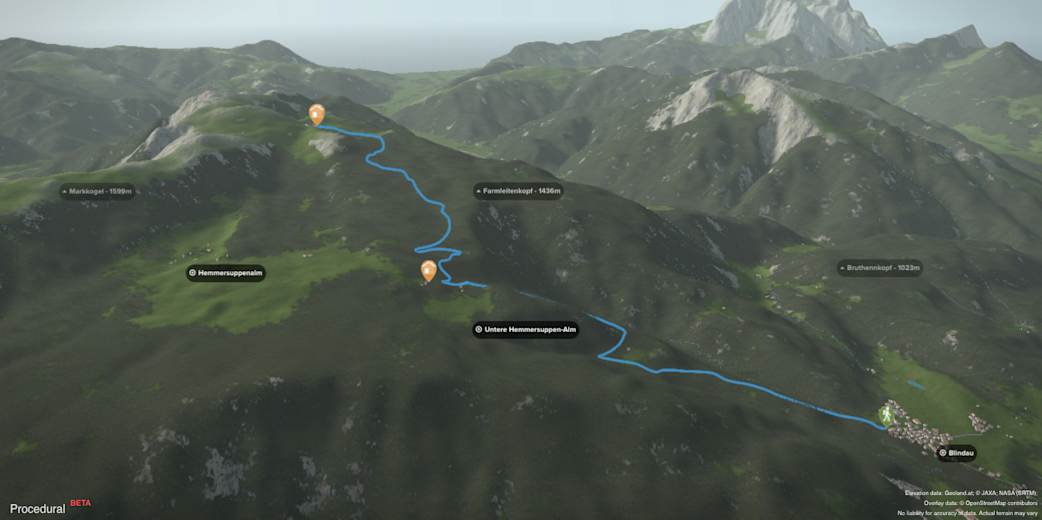Select the Farmleitenkopf 1436m peak label
Screen dimensions: 1042x520
pyautogui.click(x=517, y=191)
